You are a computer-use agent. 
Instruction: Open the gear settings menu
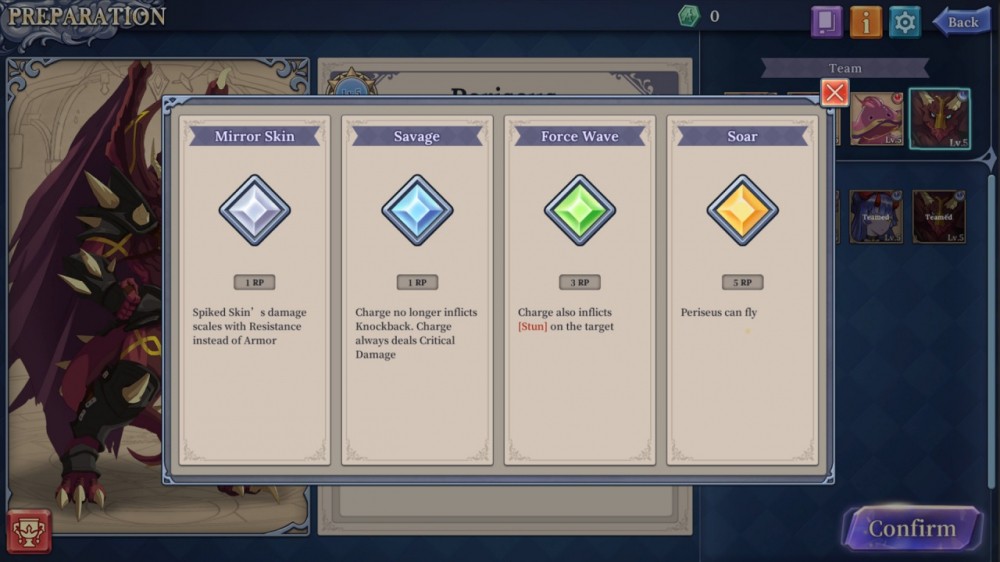905,21
